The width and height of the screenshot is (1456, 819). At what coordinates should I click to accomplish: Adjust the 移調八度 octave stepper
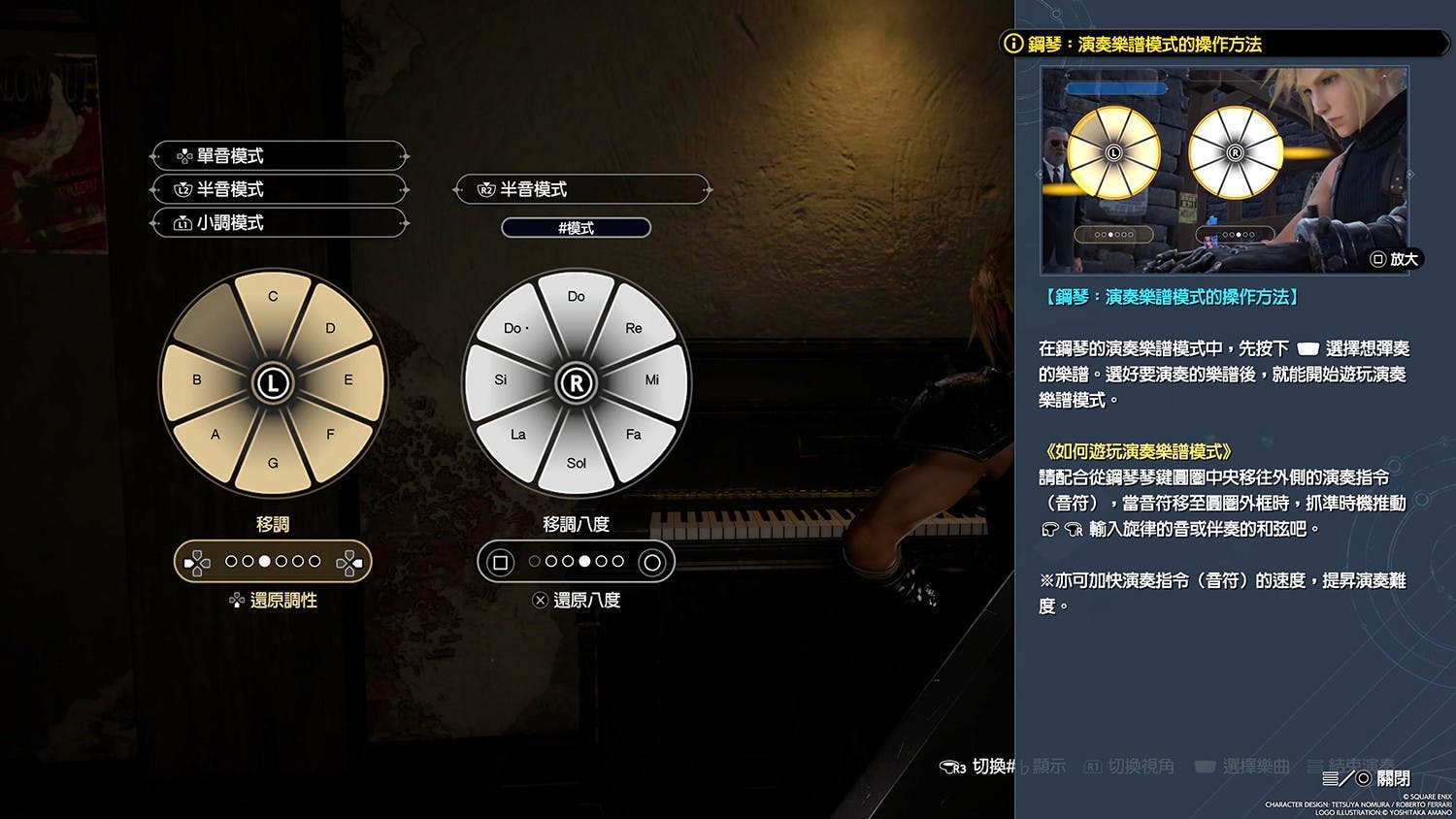tap(576, 562)
